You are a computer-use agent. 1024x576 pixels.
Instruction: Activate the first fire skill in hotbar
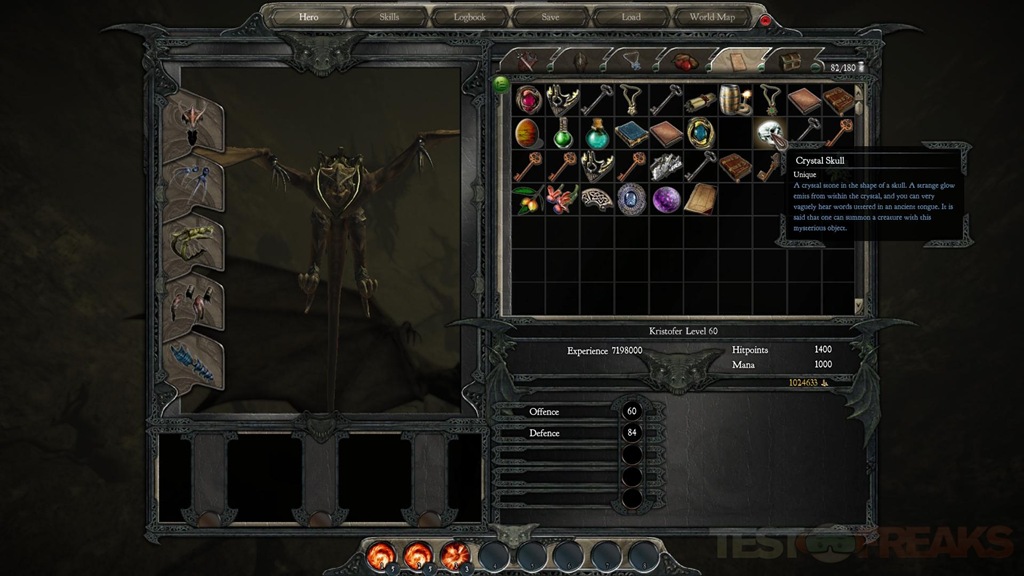(x=380, y=551)
